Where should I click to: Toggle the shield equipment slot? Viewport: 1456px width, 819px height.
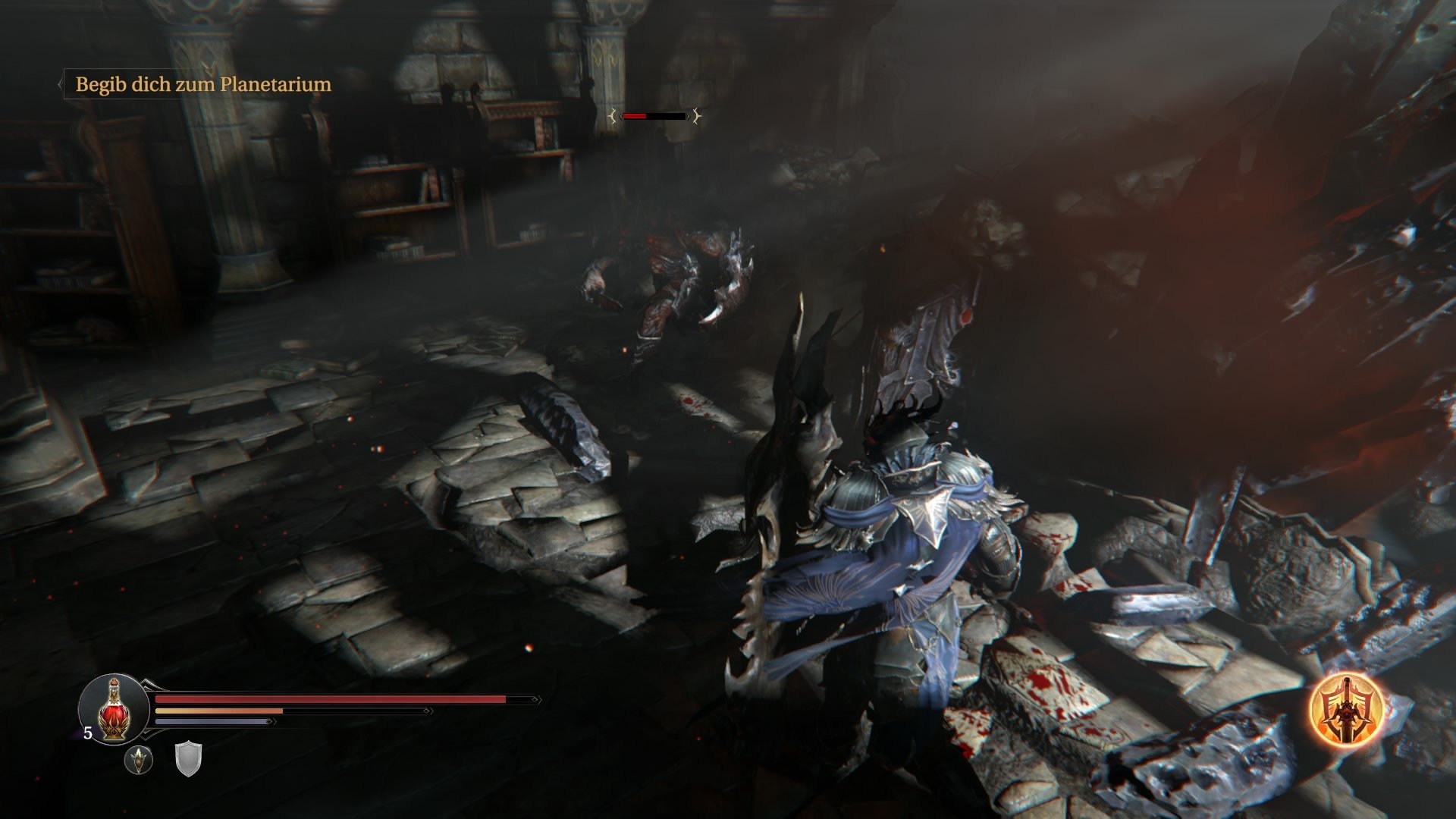(187, 758)
